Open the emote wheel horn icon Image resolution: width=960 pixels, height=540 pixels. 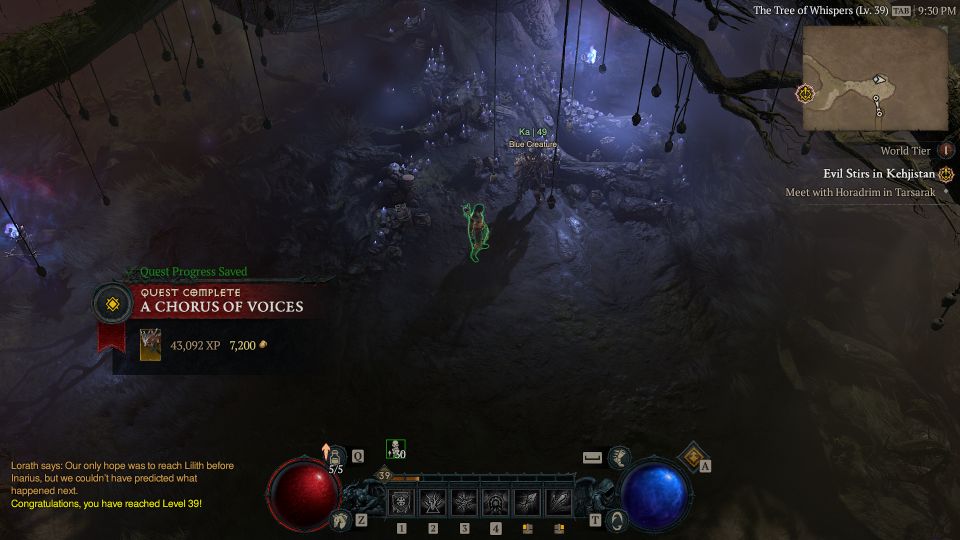[x=619, y=457]
